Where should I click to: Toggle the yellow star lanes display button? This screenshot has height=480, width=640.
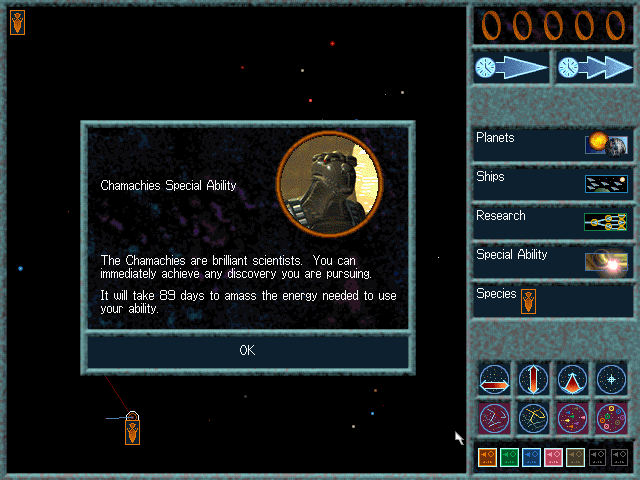[x=533, y=416]
